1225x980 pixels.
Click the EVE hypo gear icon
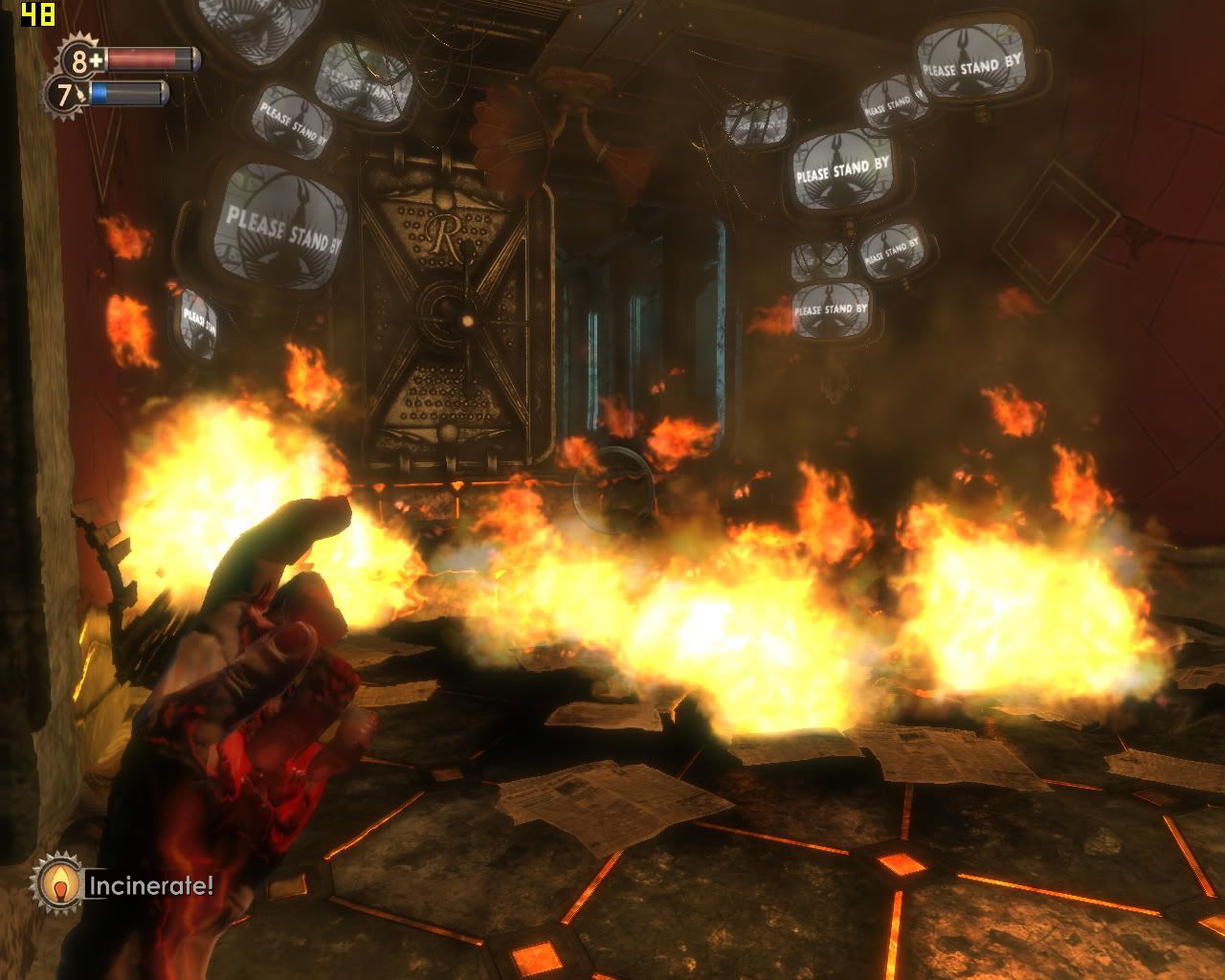coord(66,95)
